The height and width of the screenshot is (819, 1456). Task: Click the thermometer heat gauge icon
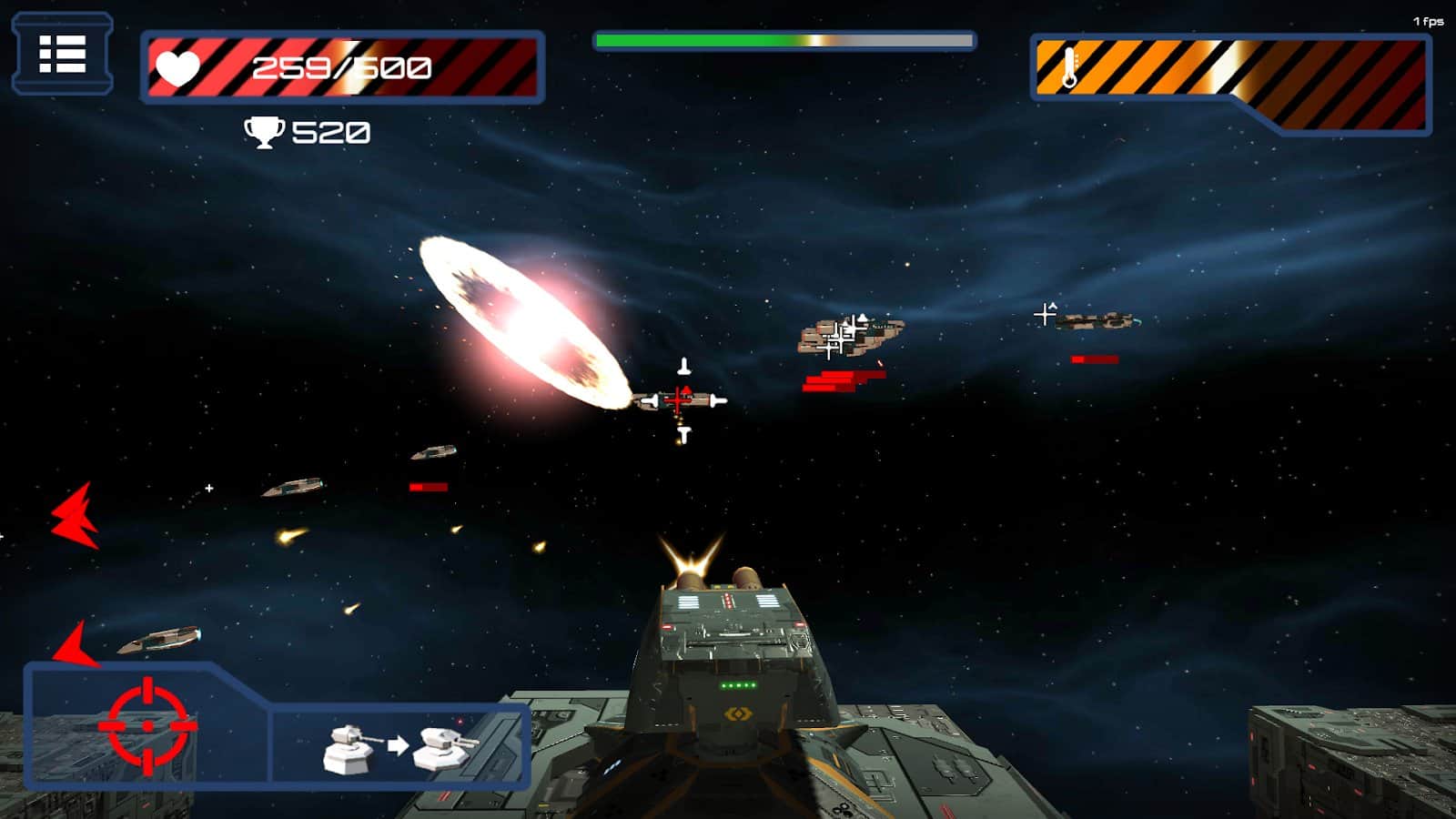coord(1069,67)
